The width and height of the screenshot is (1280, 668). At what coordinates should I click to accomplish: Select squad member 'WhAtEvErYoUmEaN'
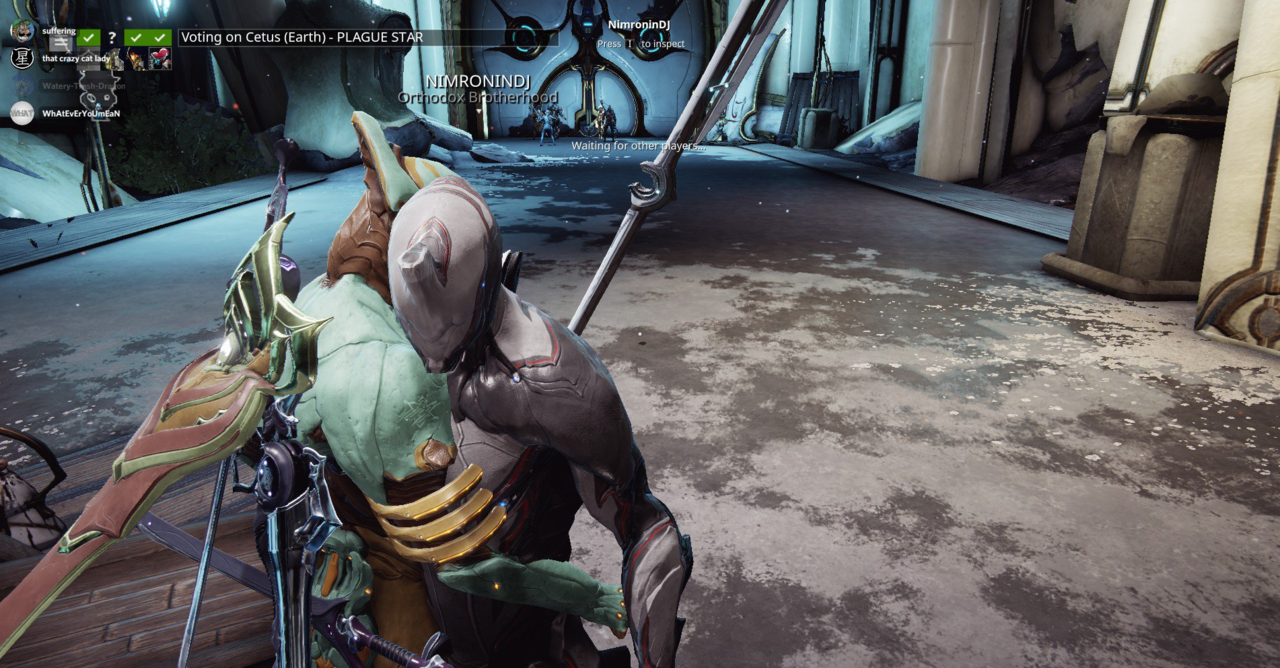coord(80,114)
